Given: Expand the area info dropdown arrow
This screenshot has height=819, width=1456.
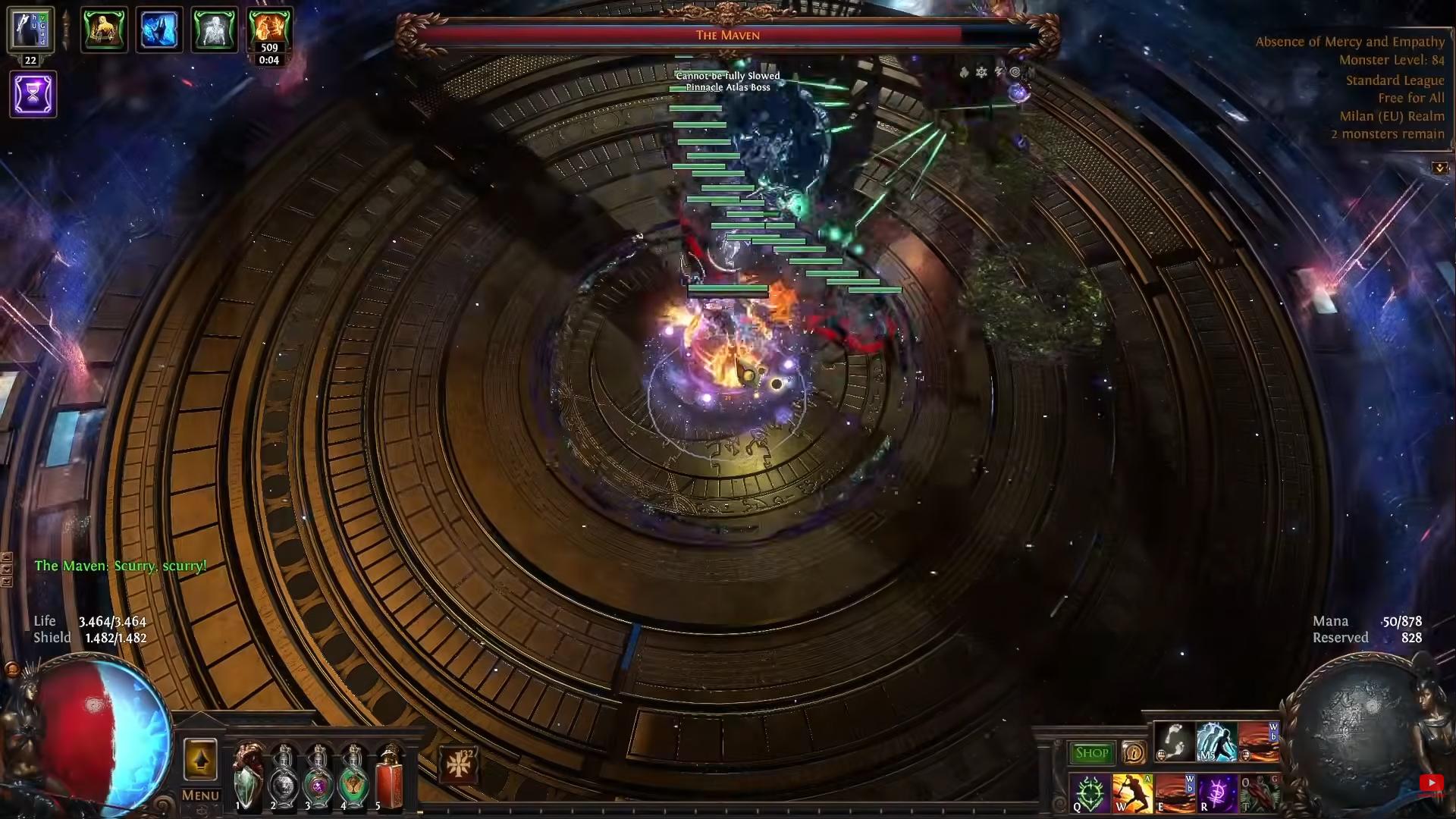Looking at the screenshot, I should coord(1439,168).
